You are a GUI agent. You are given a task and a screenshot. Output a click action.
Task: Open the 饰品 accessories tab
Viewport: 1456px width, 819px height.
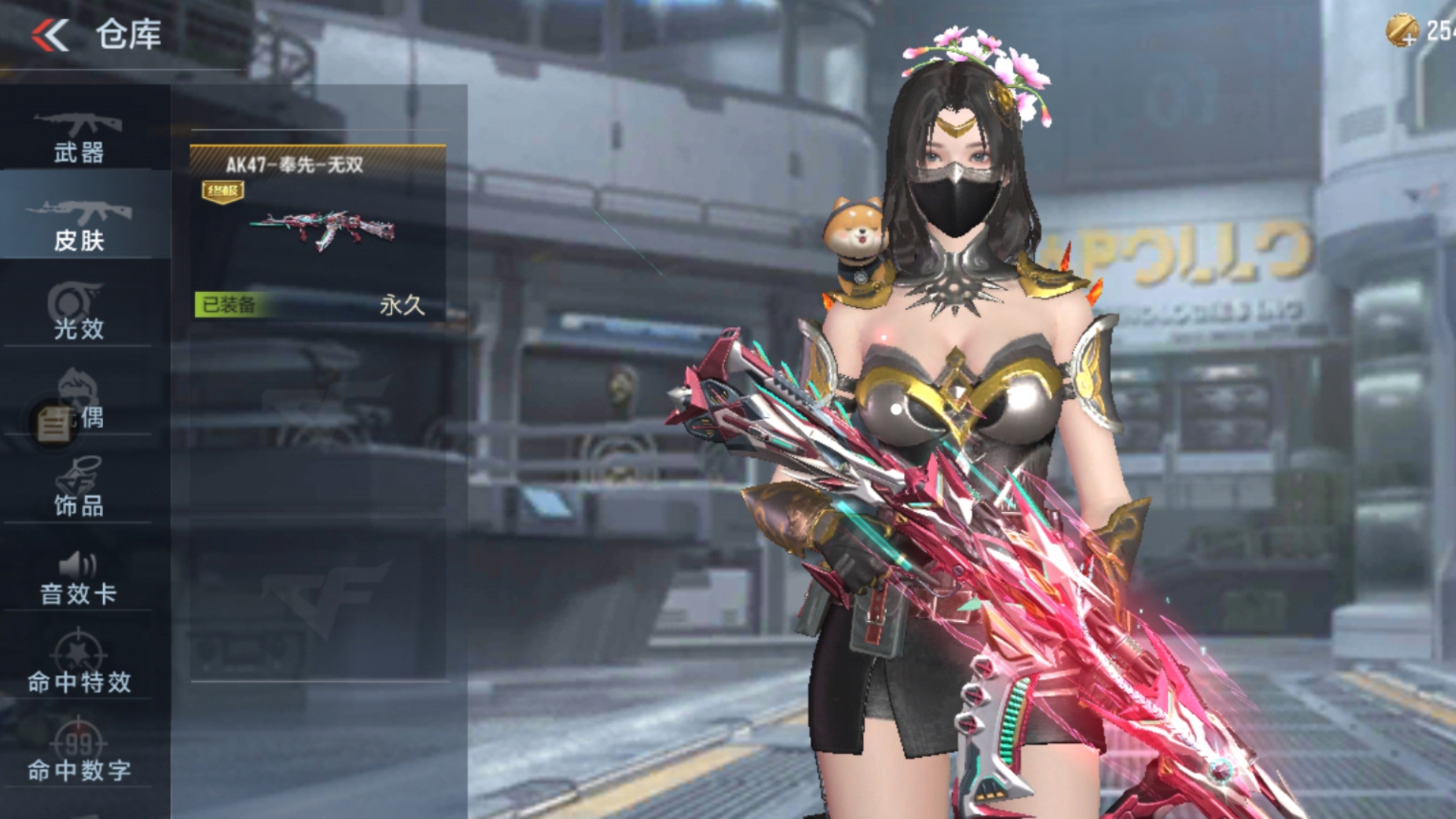click(x=79, y=489)
